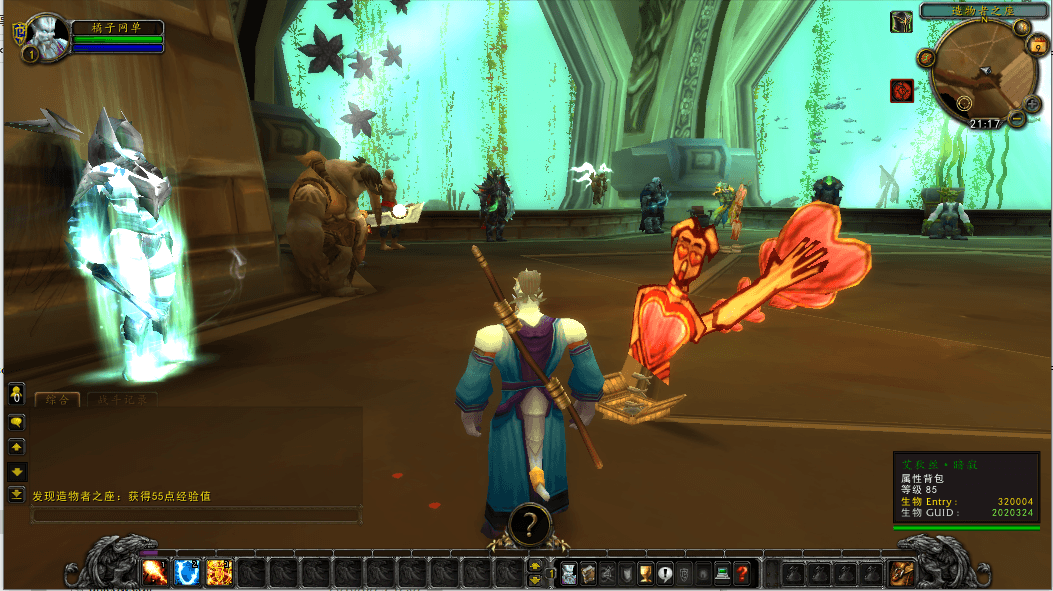Toggle the minimap tracking button
This screenshot has width=1053, height=591.
pos(926,58)
